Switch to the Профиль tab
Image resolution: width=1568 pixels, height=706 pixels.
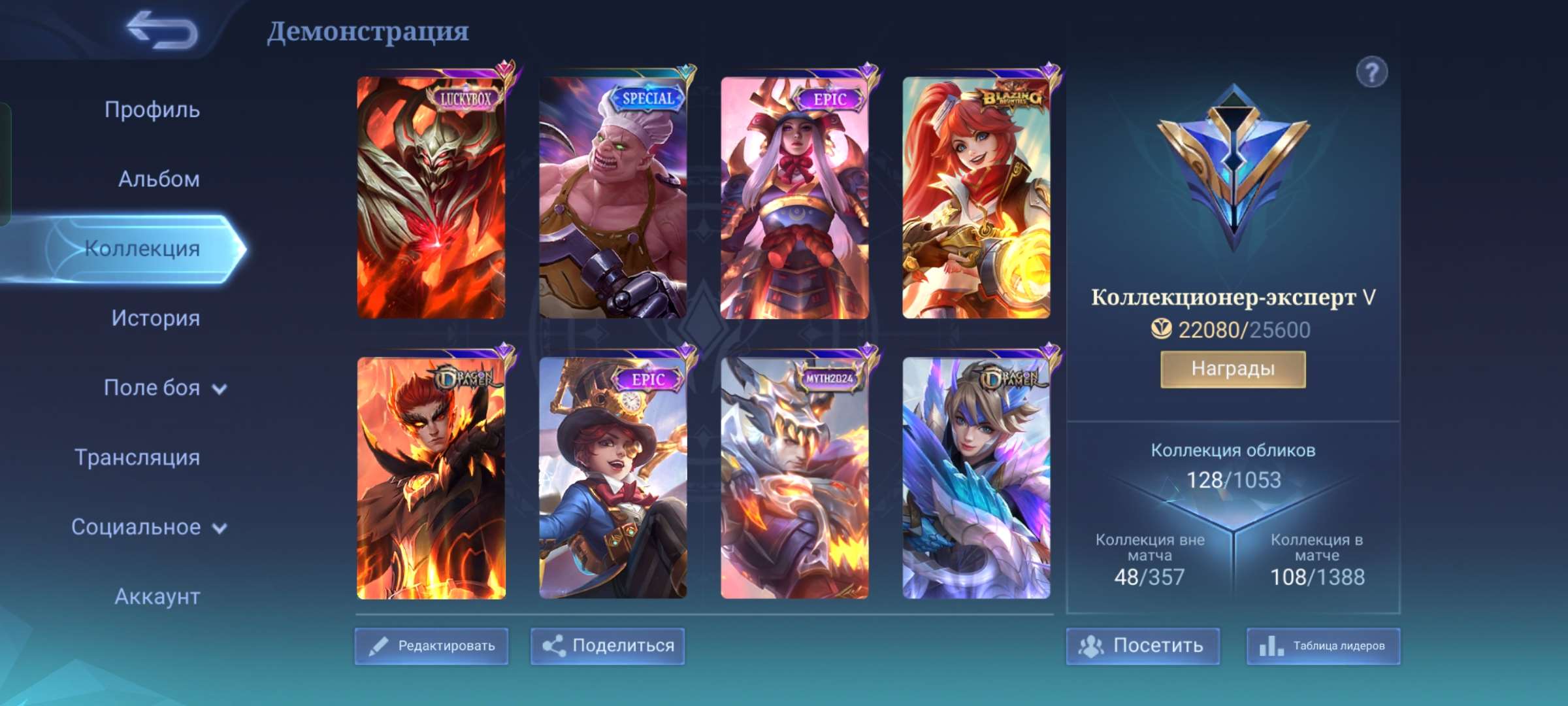[x=152, y=110]
